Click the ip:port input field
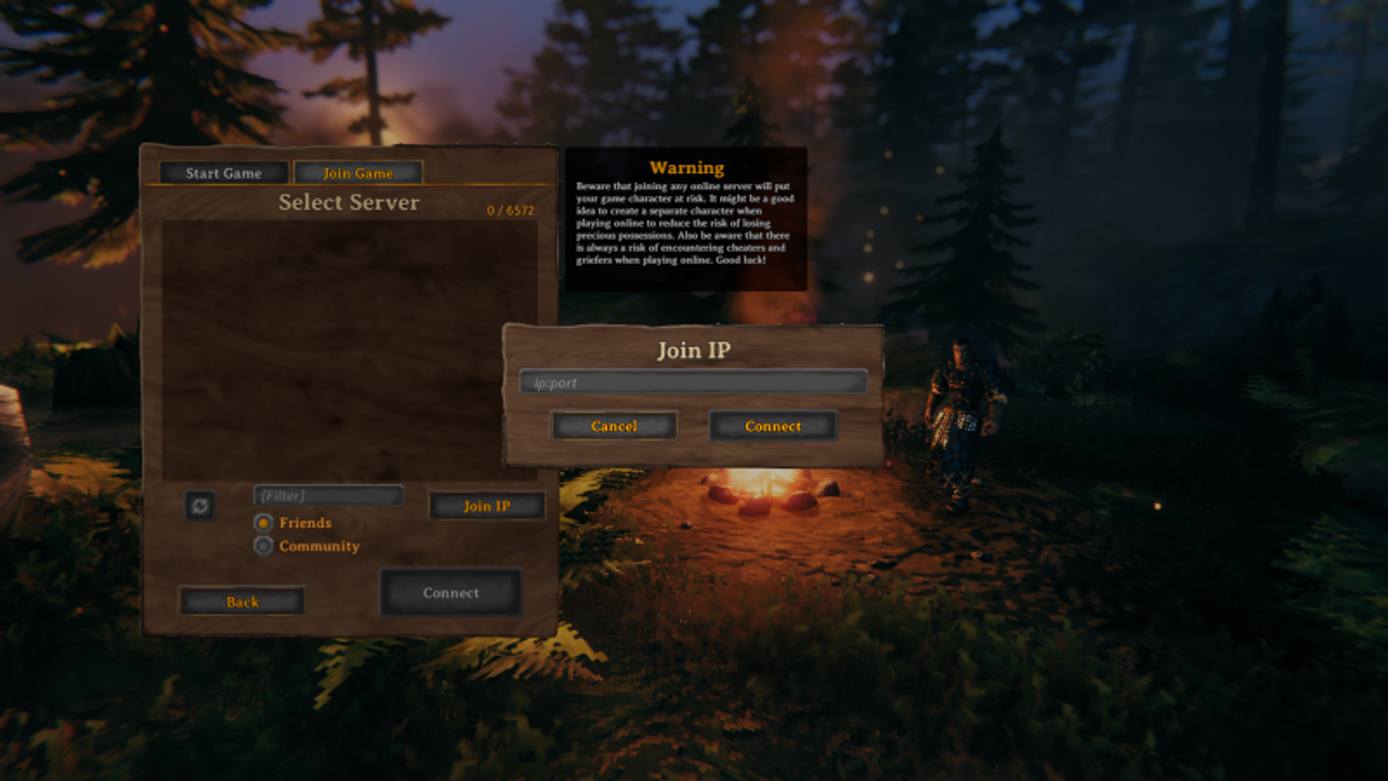This screenshot has width=1388, height=781. [x=694, y=381]
